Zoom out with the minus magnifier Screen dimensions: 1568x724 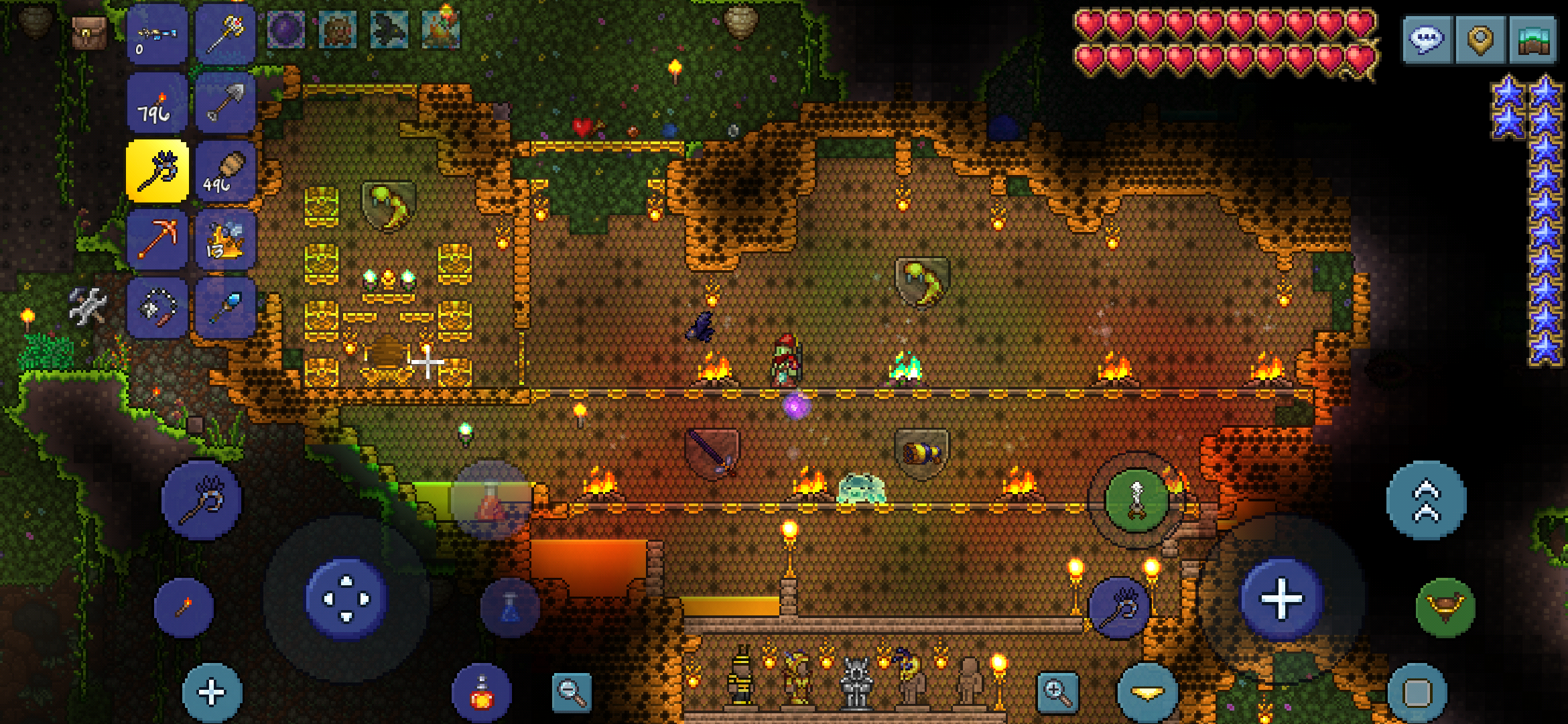click(x=572, y=692)
